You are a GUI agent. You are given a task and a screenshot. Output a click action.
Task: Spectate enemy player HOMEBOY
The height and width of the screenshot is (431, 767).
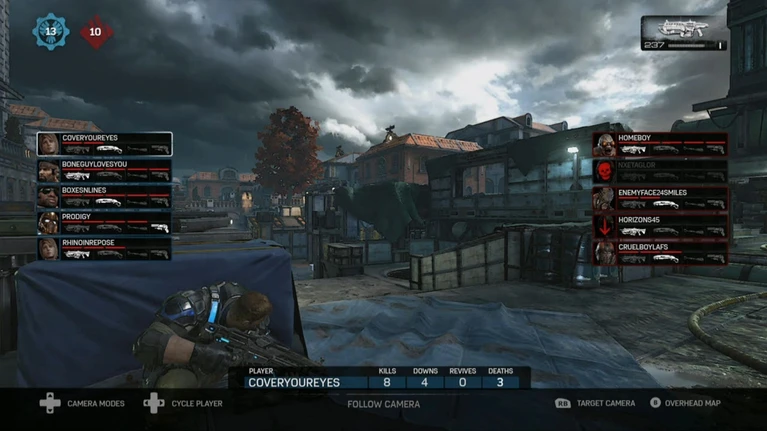point(660,144)
